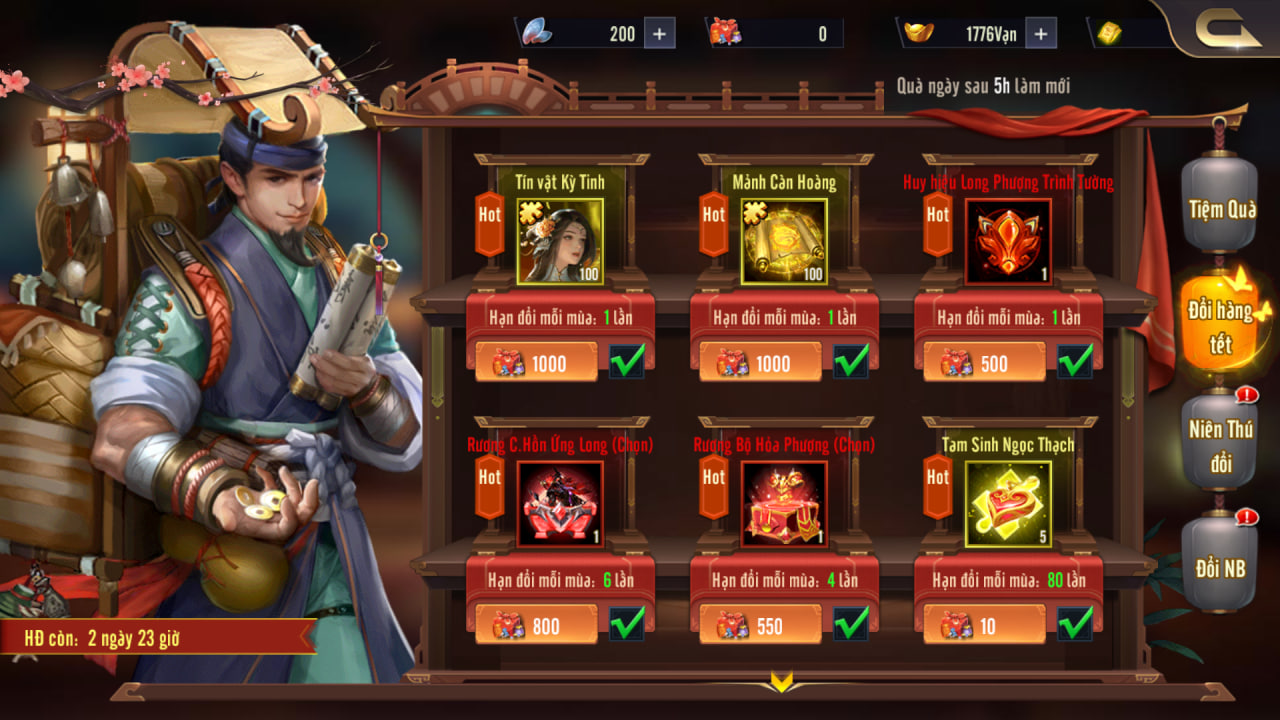Add more butterfly currency with plus button
Viewport: 1280px width, 720px height.
tap(659, 33)
